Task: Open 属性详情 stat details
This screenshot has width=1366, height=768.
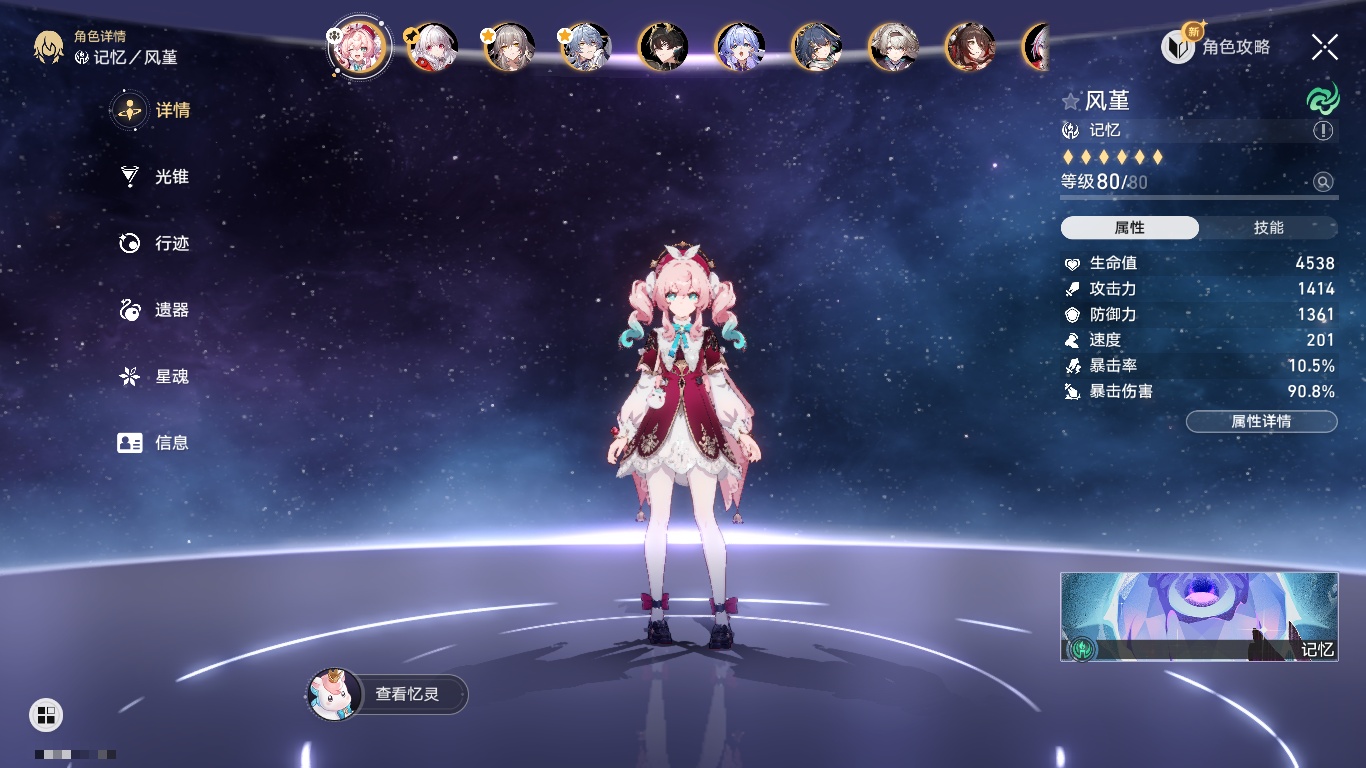Action: [1261, 421]
